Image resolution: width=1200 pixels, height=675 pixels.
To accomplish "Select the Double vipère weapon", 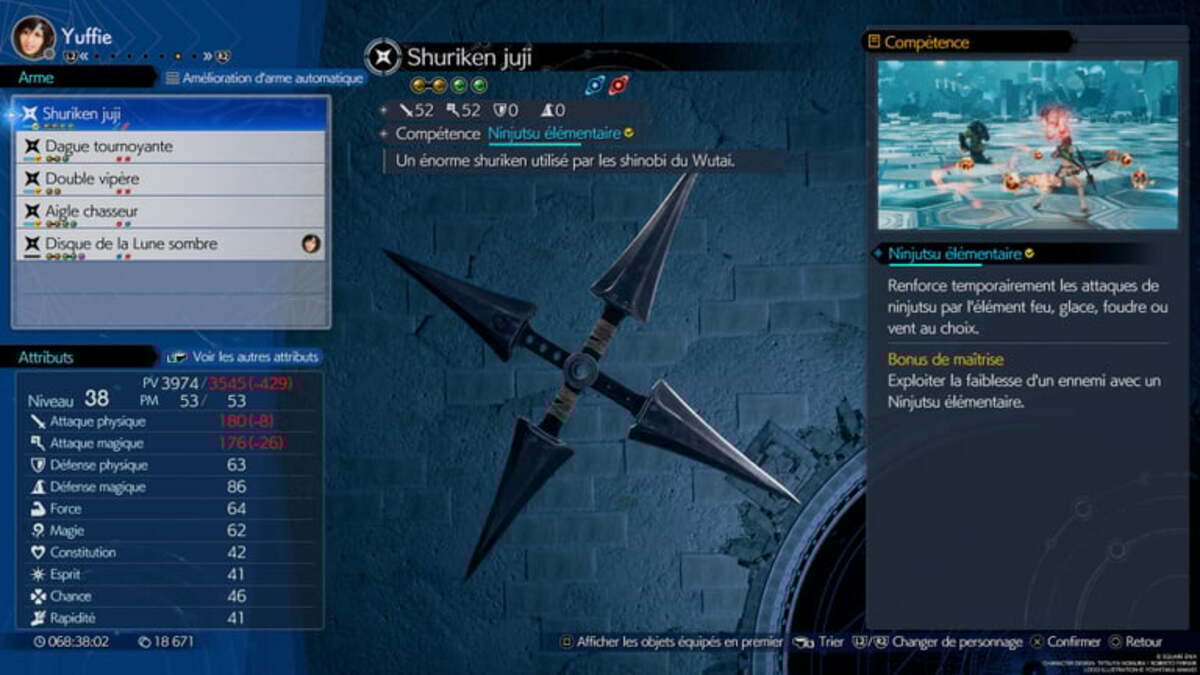I will point(170,179).
